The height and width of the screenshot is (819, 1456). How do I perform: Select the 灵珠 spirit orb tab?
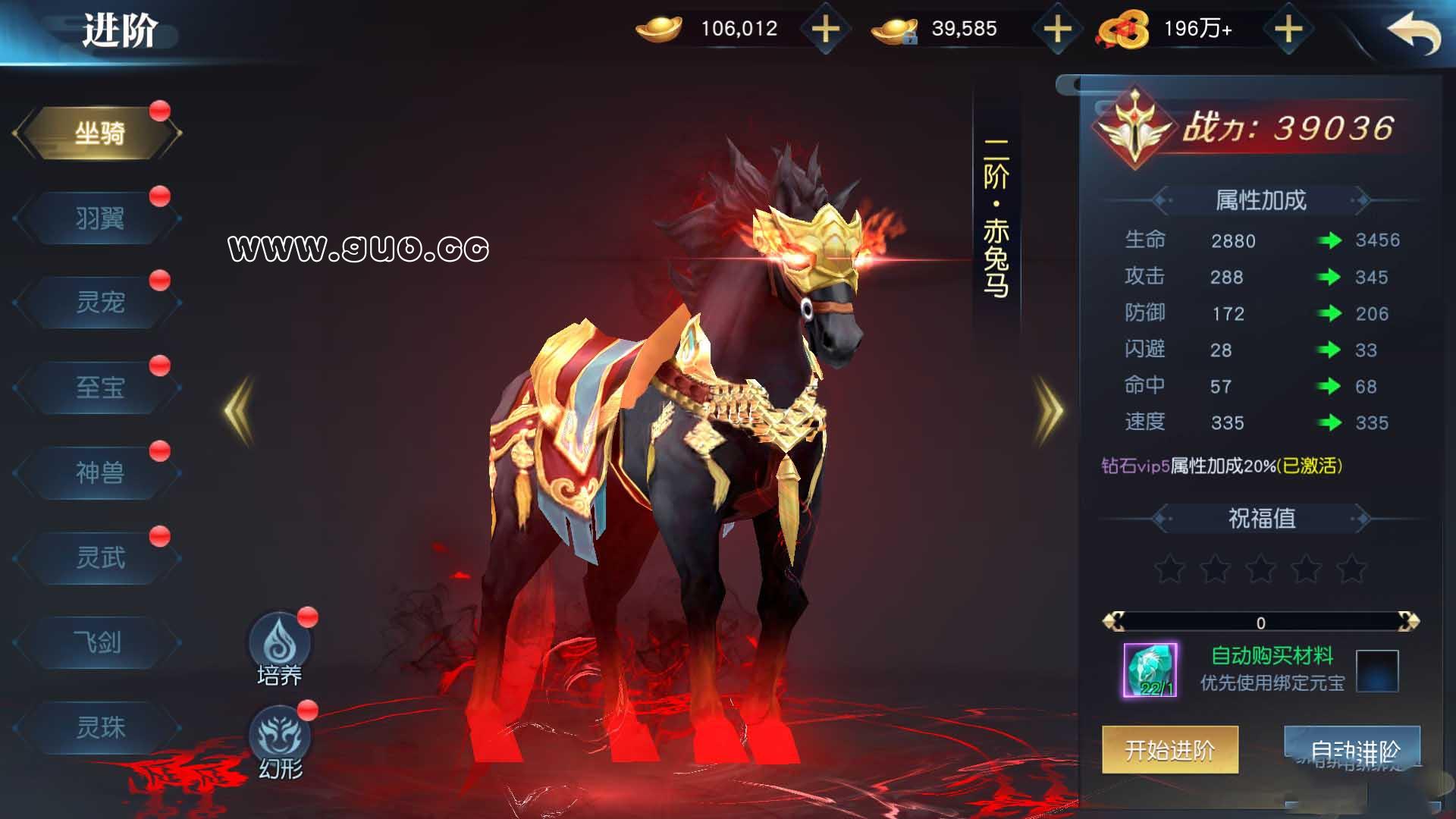point(99,727)
